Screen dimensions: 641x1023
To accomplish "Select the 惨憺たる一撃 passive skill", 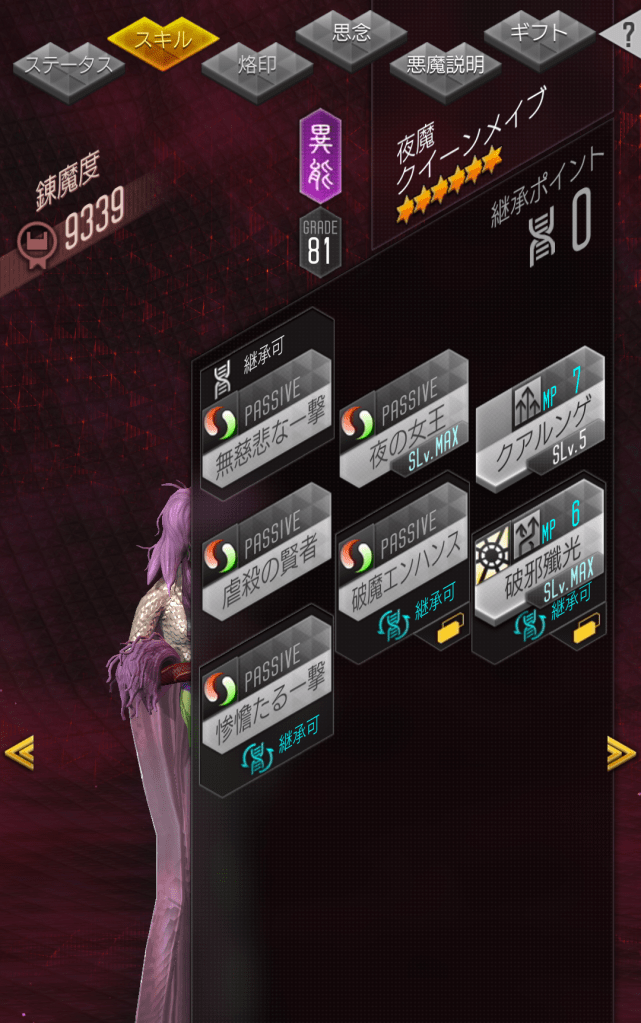I will click(x=266, y=700).
